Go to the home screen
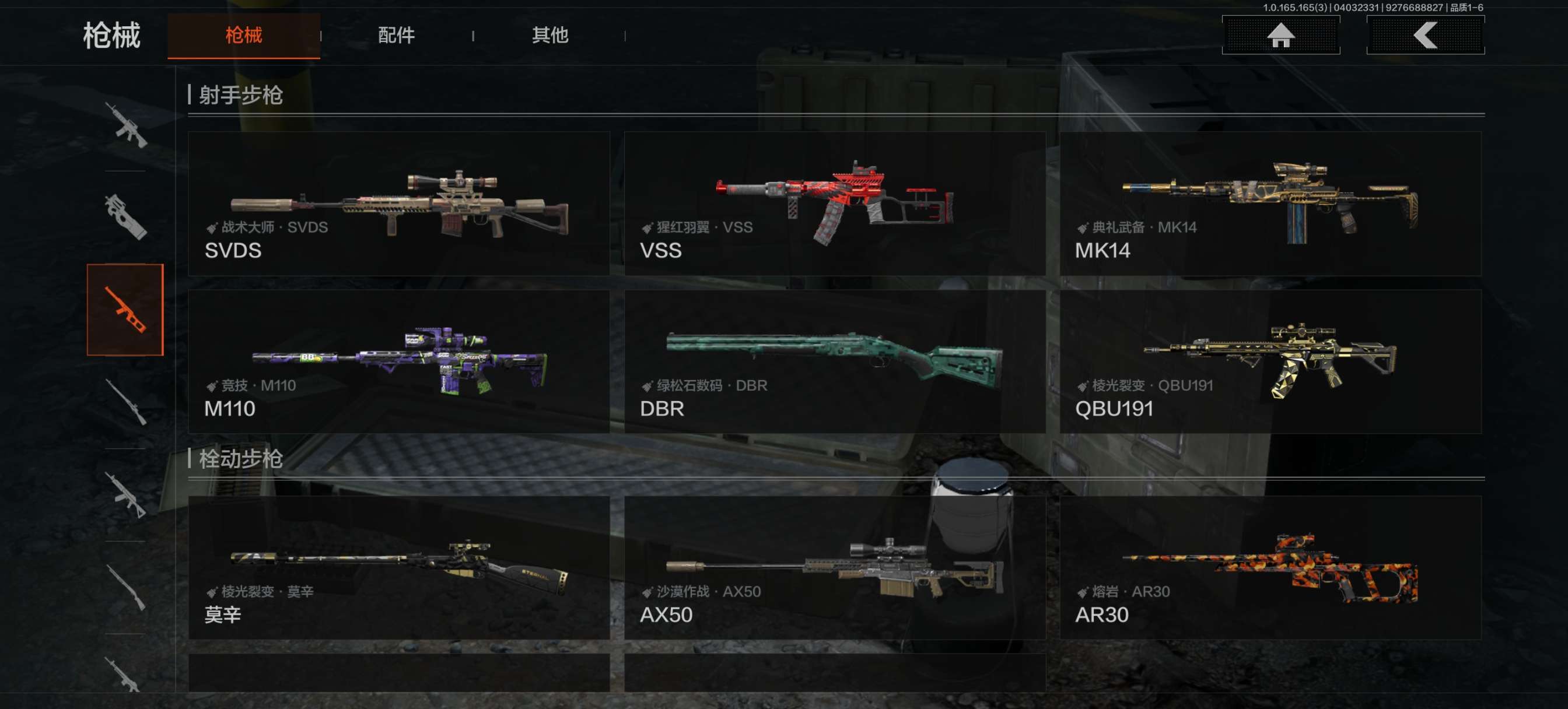Image resolution: width=1568 pixels, height=709 pixels. (1280, 36)
